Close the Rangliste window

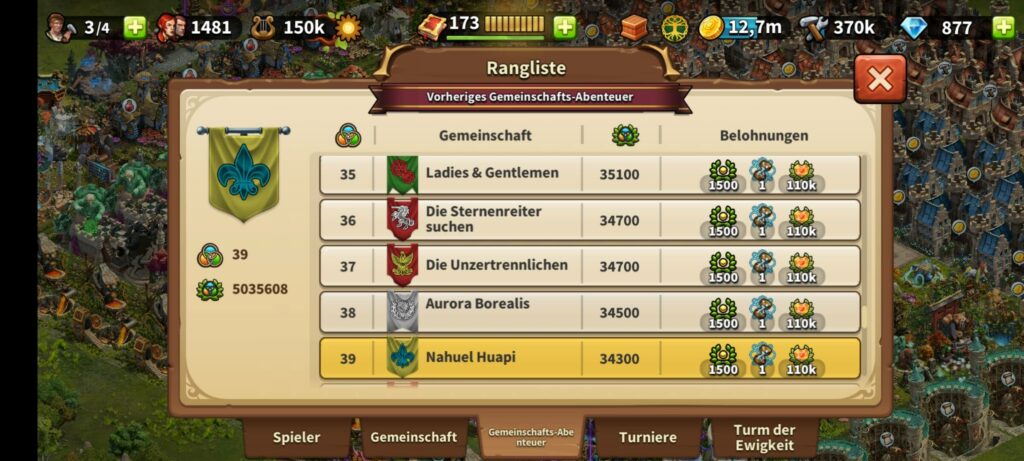click(880, 80)
